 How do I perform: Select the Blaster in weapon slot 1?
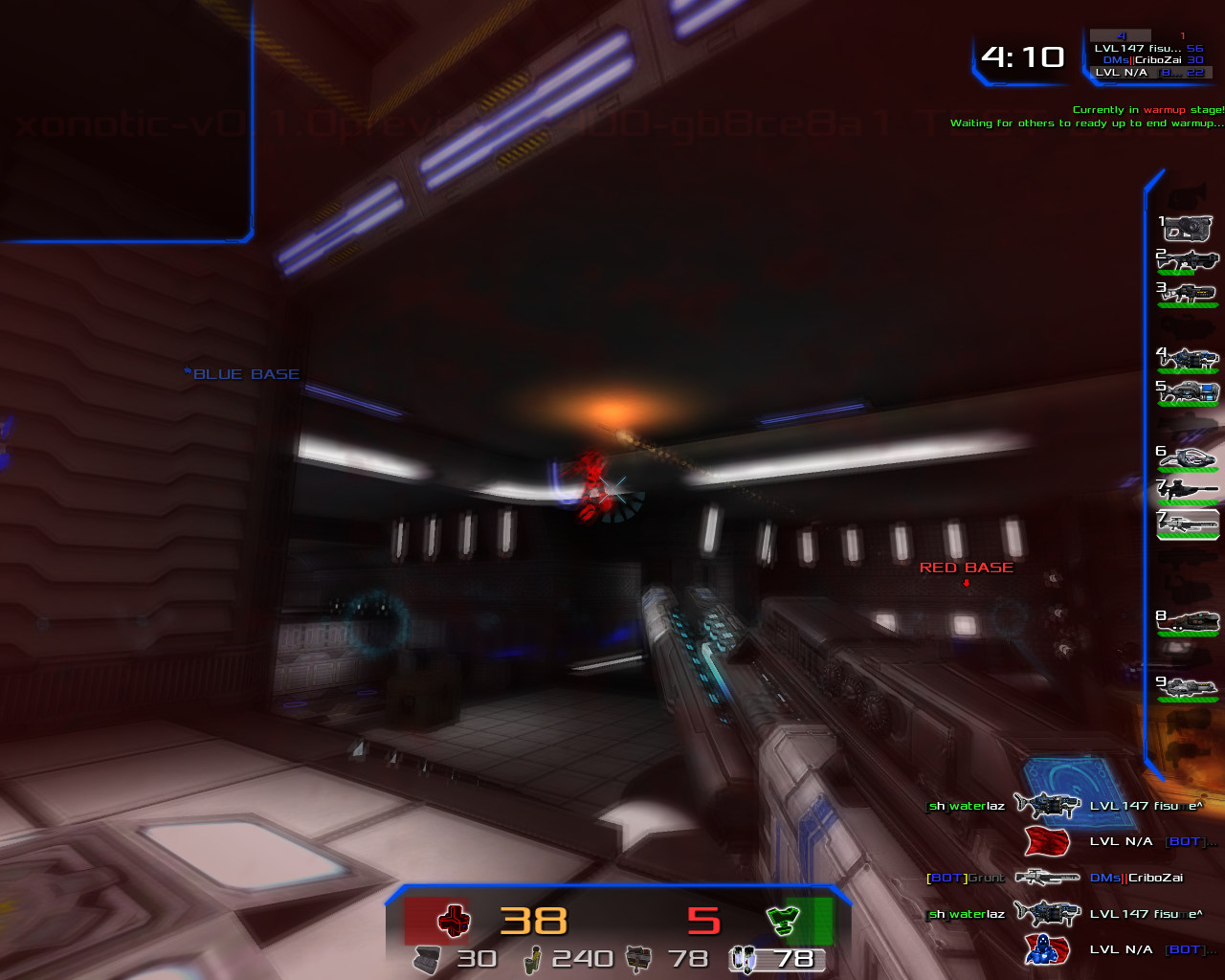pos(1187,230)
